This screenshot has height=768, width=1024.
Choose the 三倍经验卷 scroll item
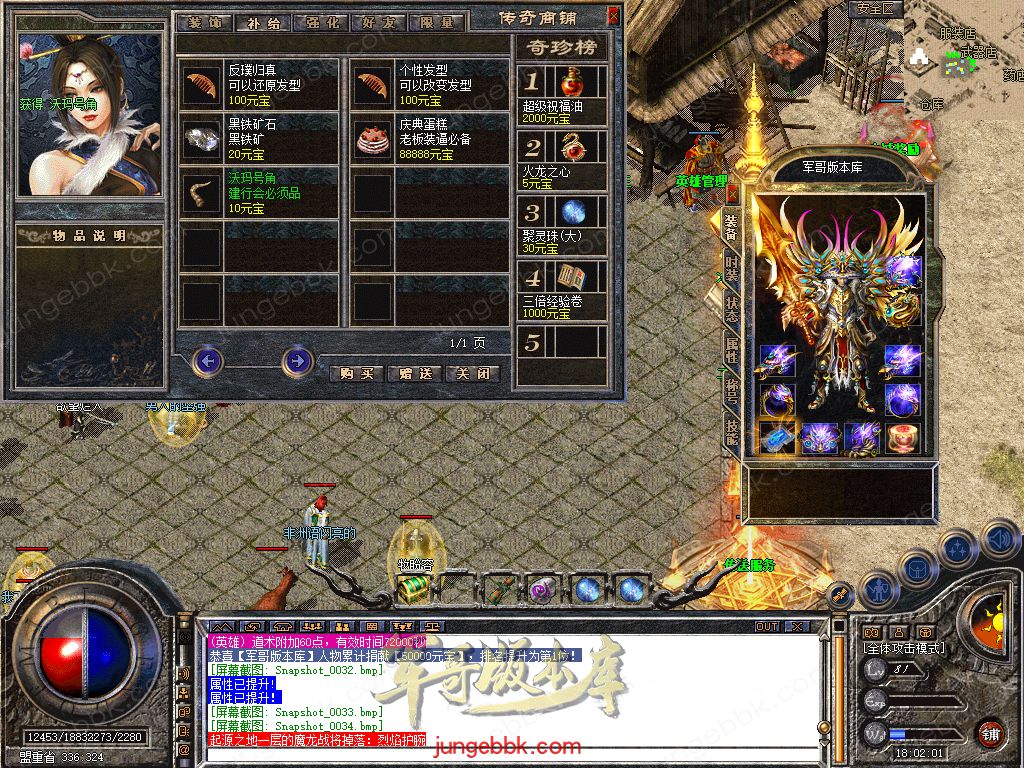572,277
